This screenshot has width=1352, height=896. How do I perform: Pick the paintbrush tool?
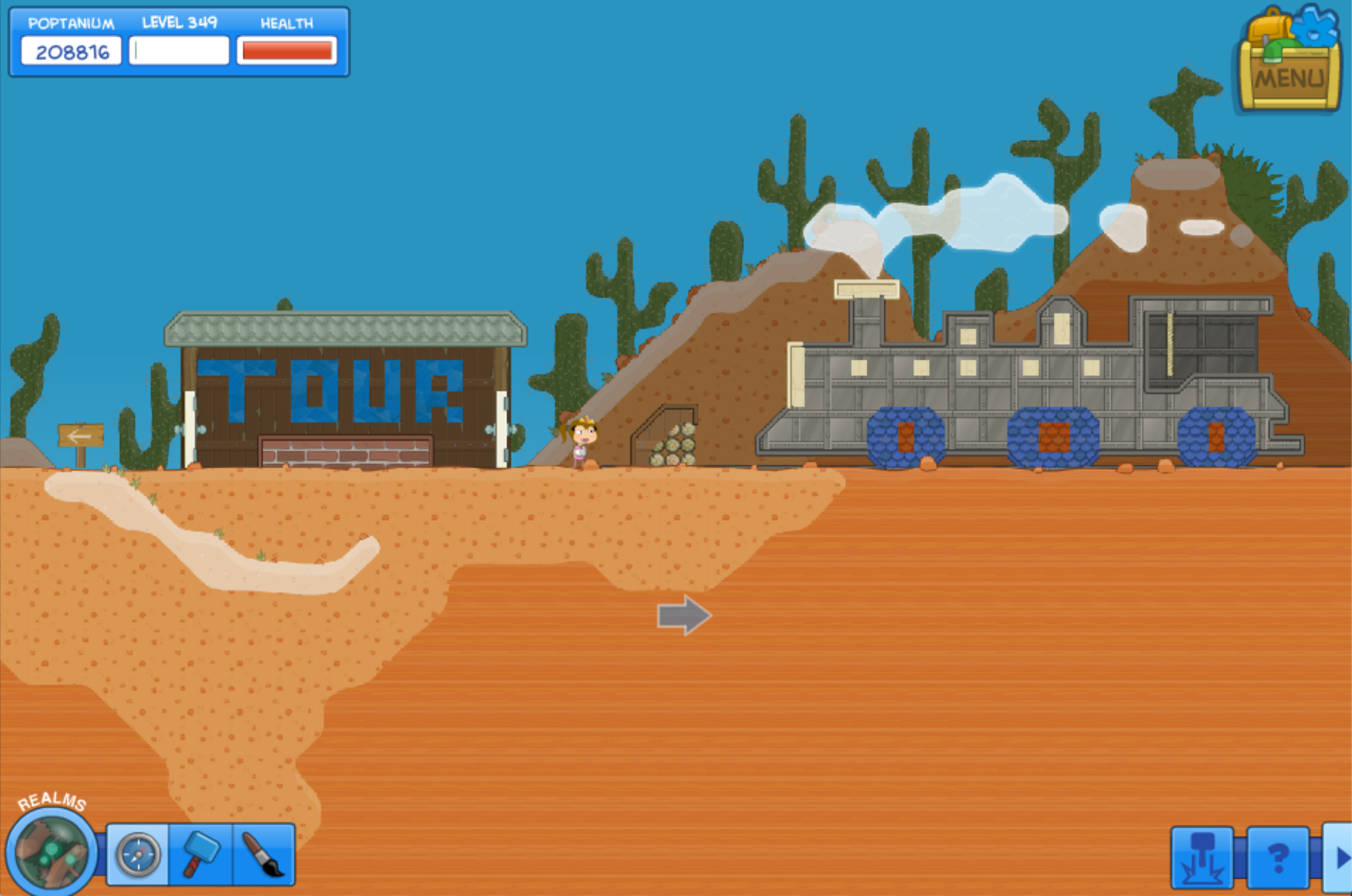pyautogui.click(x=264, y=854)
